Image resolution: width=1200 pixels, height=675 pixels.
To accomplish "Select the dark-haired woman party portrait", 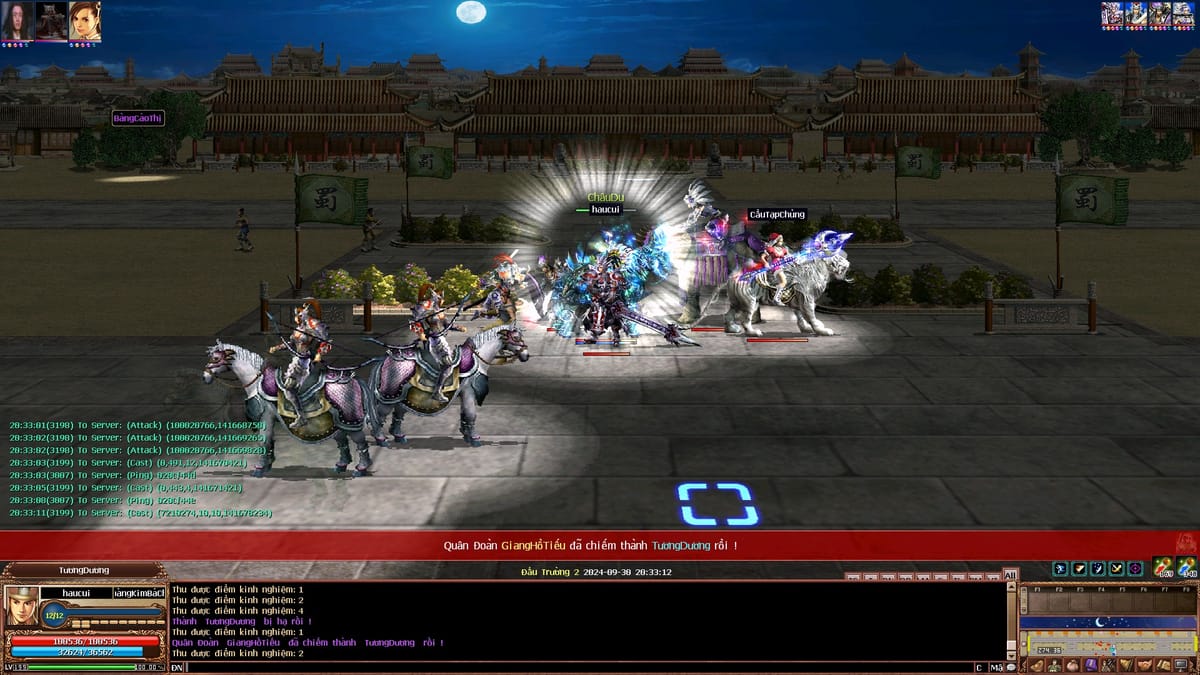I will point(17,20).
